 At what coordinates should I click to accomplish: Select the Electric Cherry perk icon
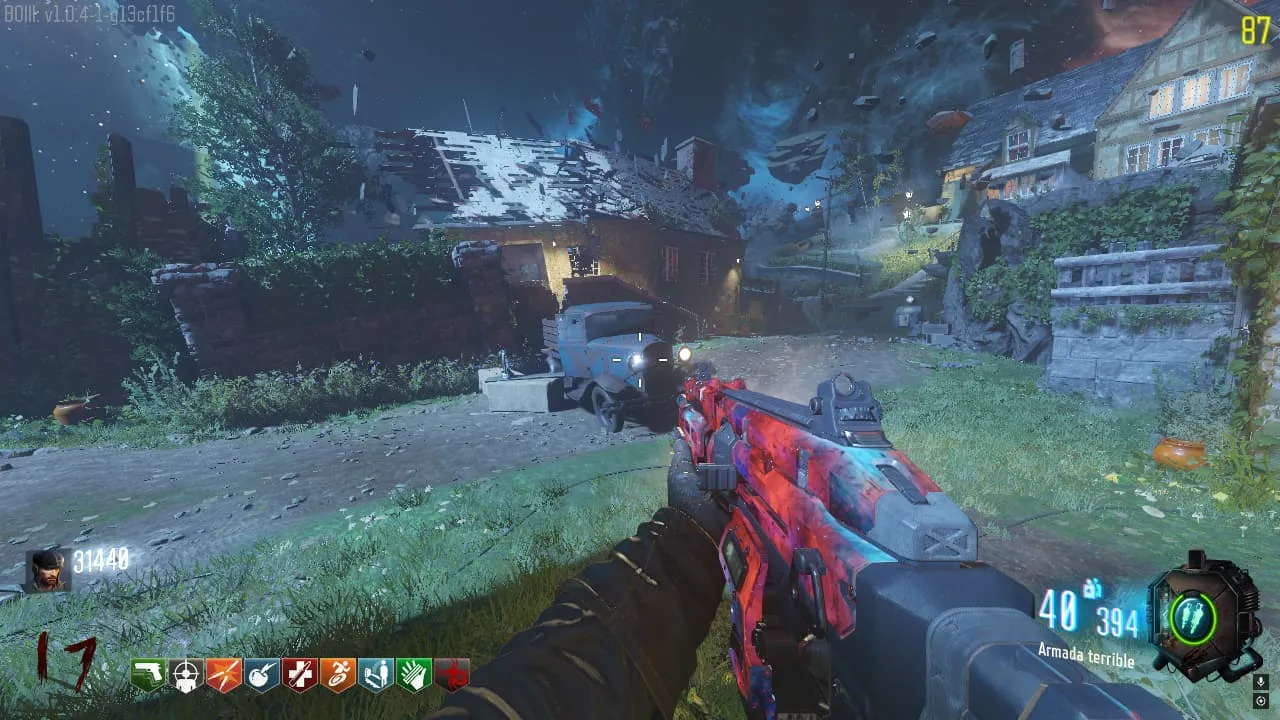(262, 675)
